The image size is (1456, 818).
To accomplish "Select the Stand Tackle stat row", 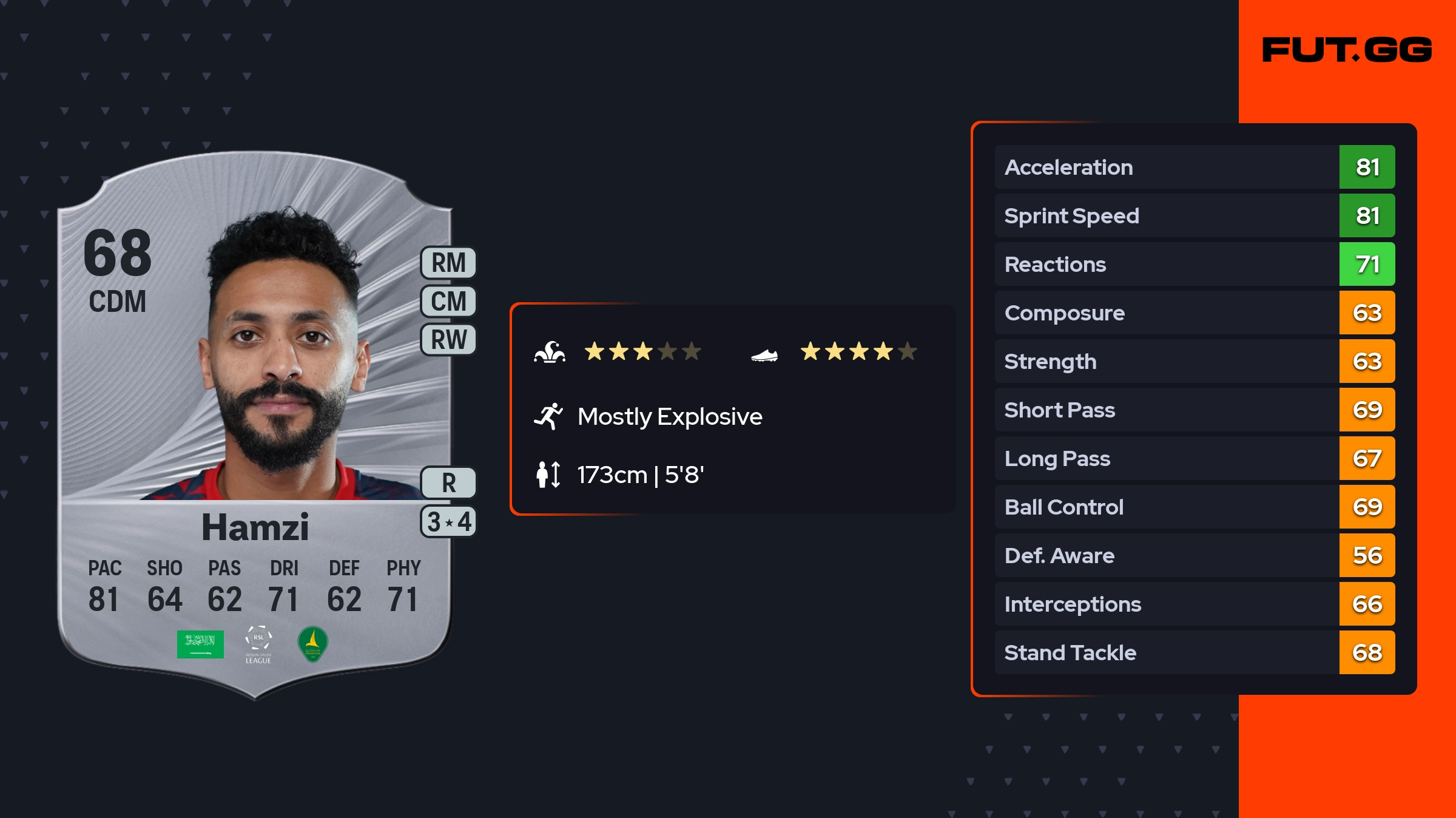I will 1194,653.
